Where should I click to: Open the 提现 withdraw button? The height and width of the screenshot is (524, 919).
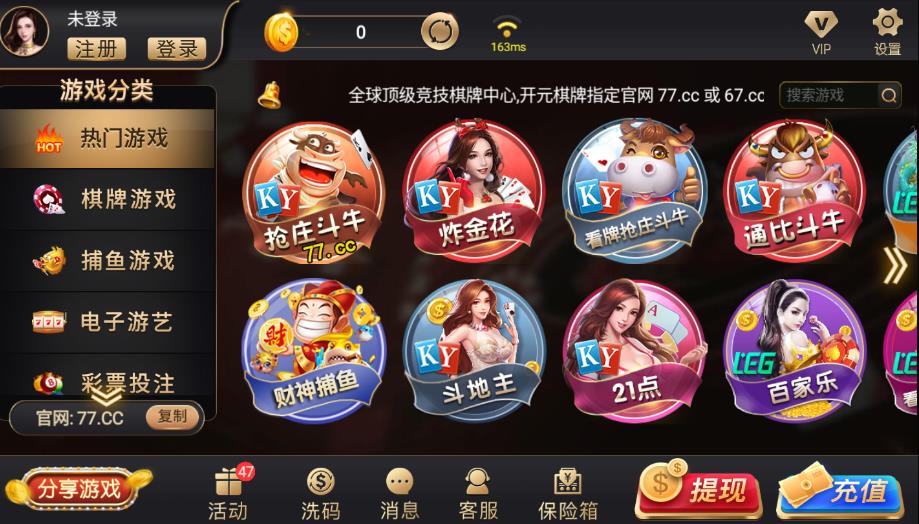[x=698, y=490]
